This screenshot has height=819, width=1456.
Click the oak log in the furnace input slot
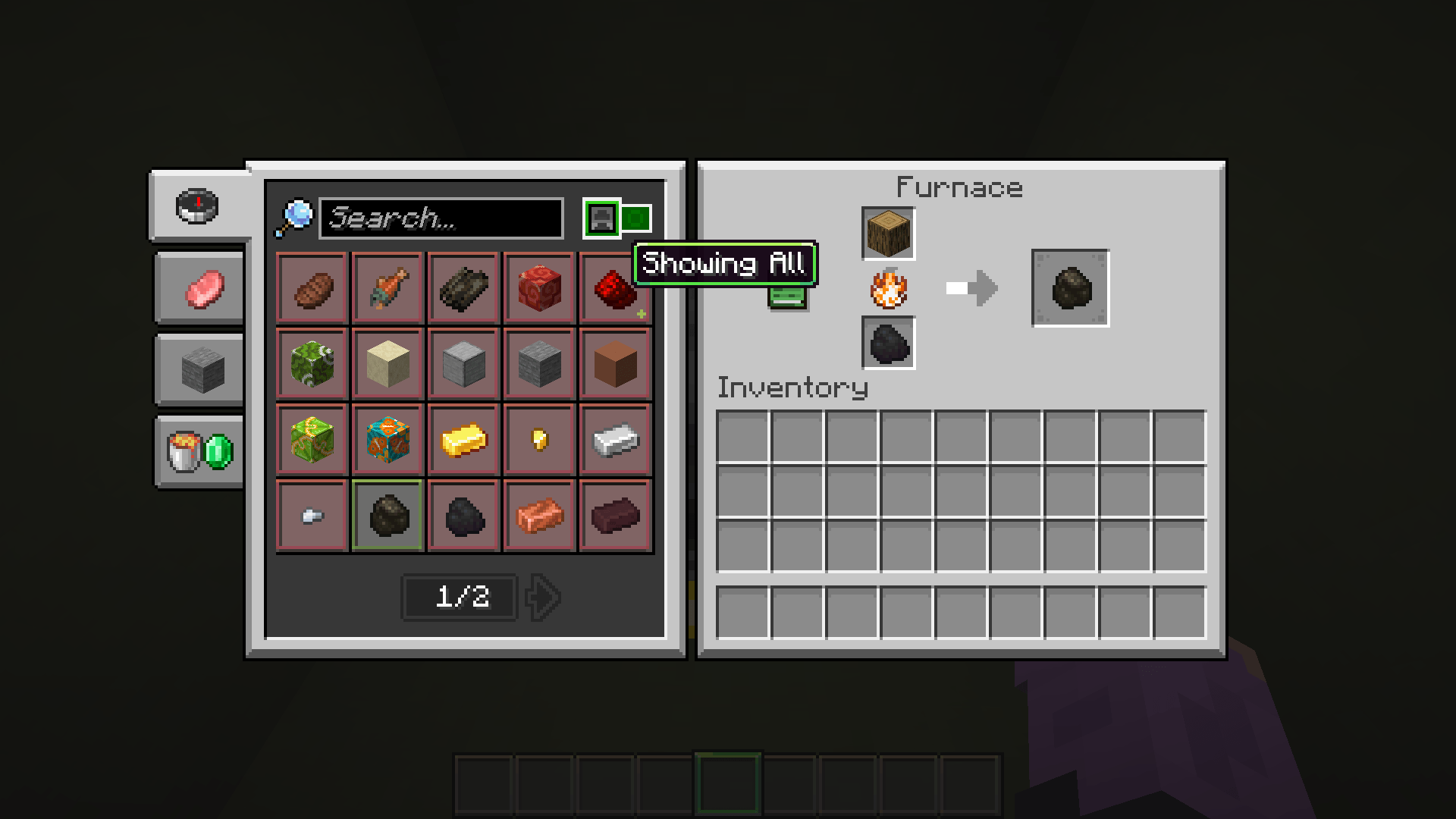point(888,234)
